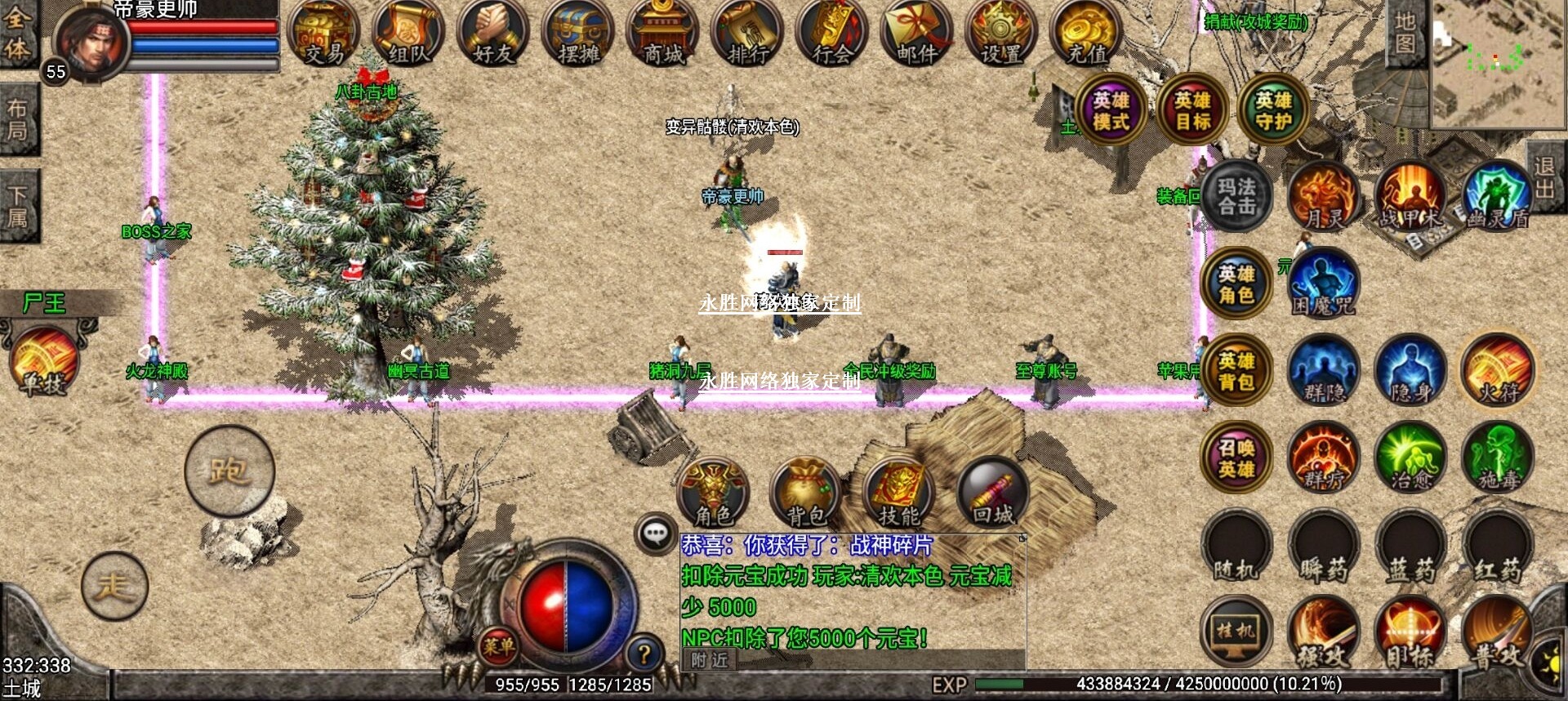Open the 角色 character sheet
1568x701 pixels.
pos(713,493)
